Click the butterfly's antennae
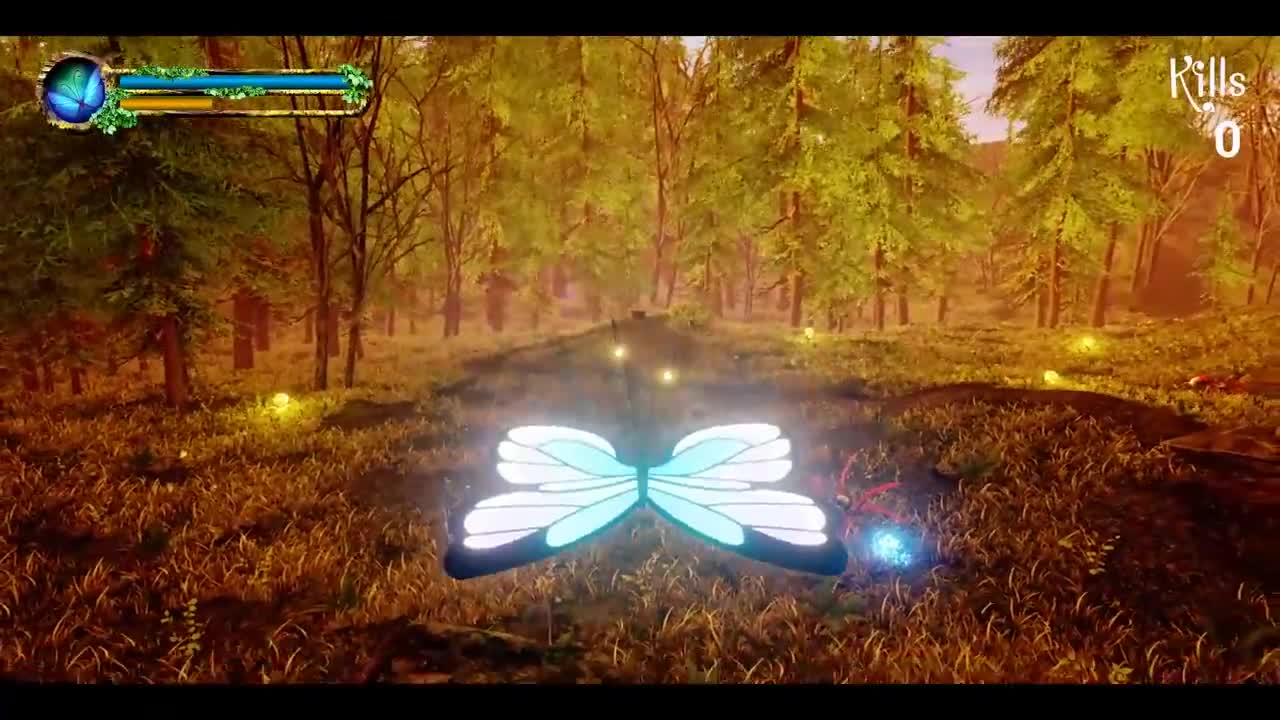The width and height of the screenshot is (1280, 720). click(x=630, y=400)
